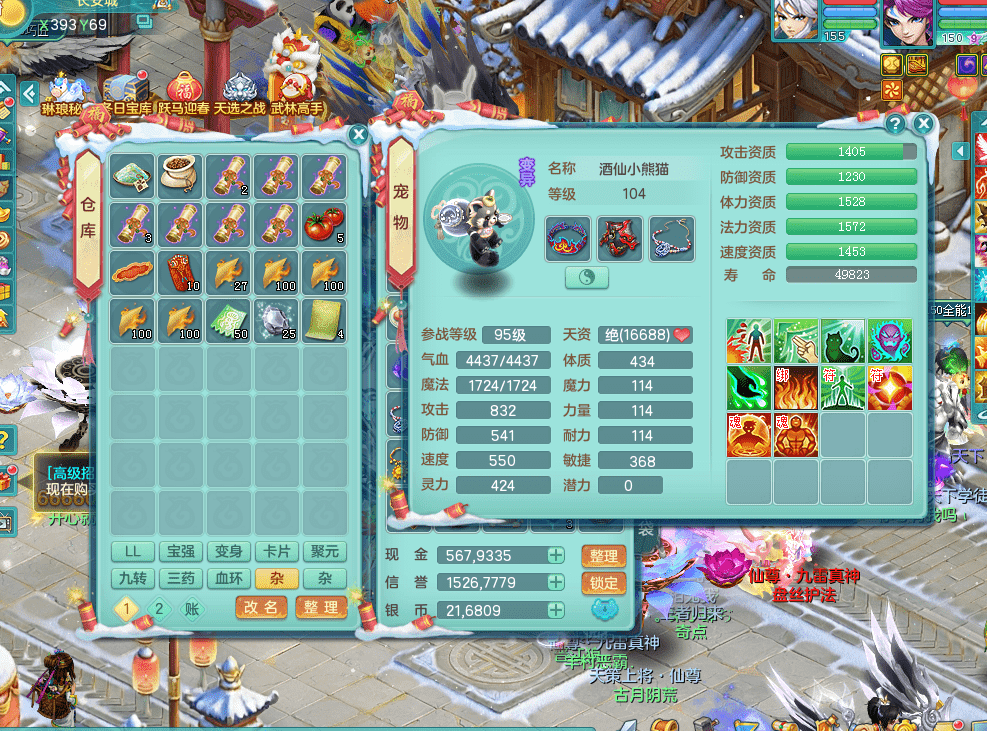Image resolution: width=987 pixels, height=731 pixels.
Task: Select the silver ore stack of 25
Action: pos(277,319)
